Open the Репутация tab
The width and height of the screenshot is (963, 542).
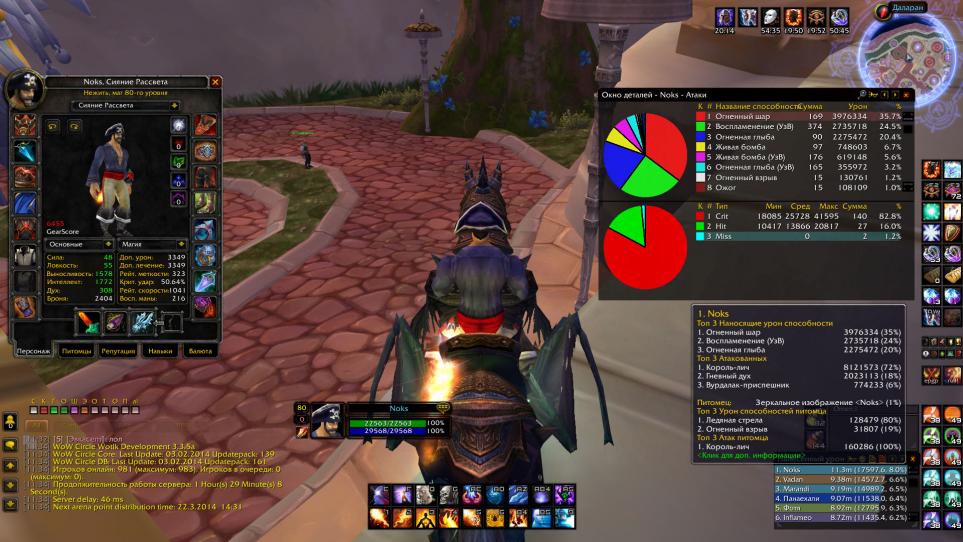coord(119,352)
